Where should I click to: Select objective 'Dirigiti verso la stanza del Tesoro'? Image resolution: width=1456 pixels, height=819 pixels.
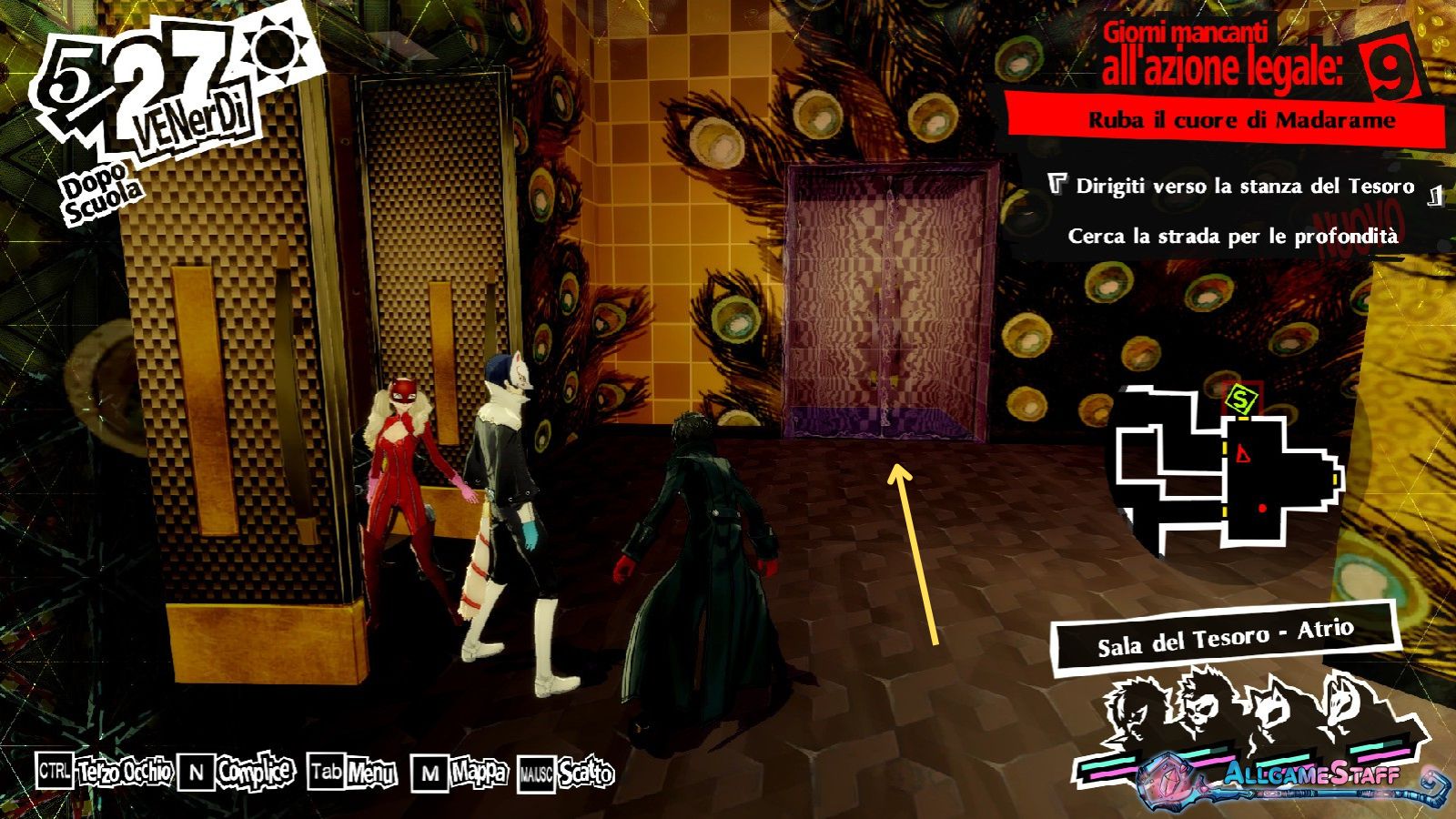coord(1244,187)
